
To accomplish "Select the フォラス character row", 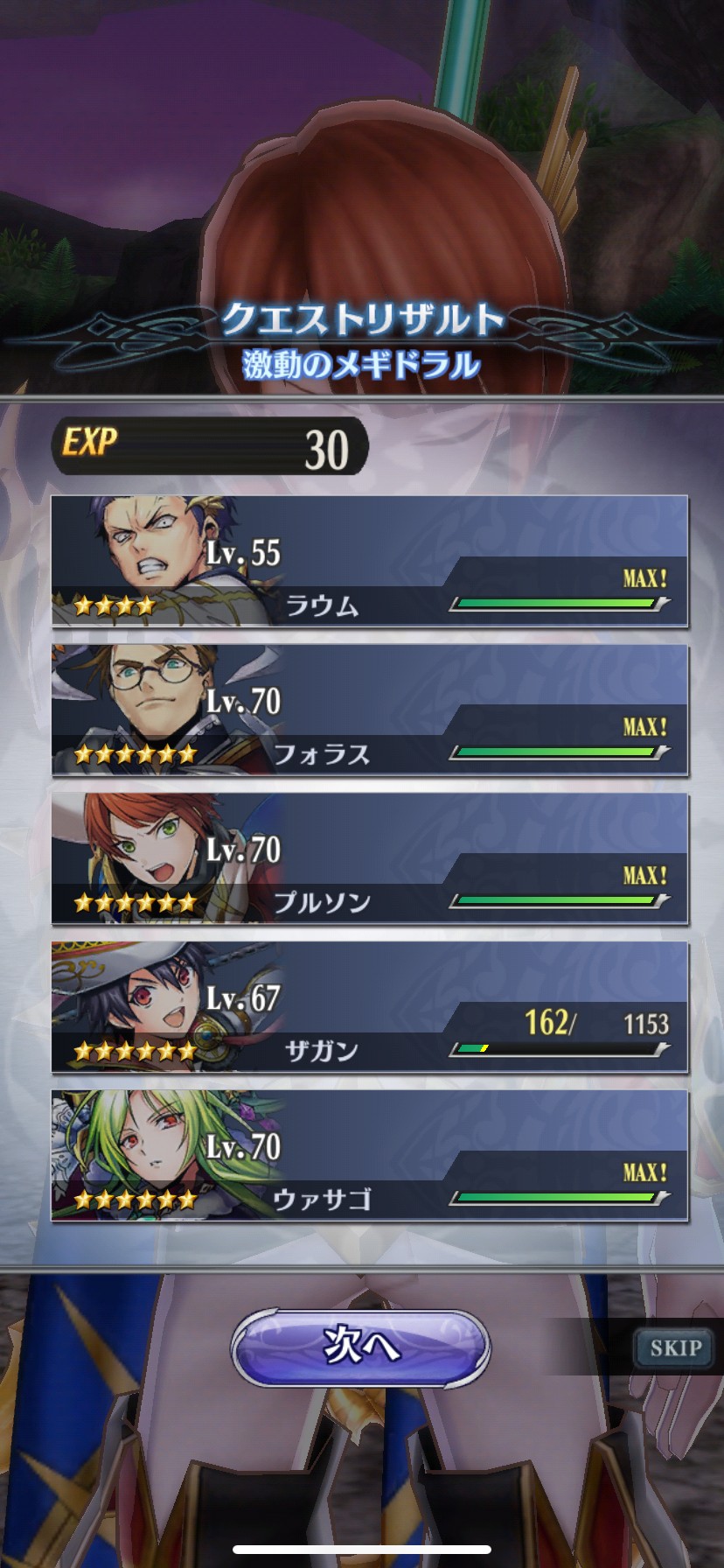I will coord(369,710).
